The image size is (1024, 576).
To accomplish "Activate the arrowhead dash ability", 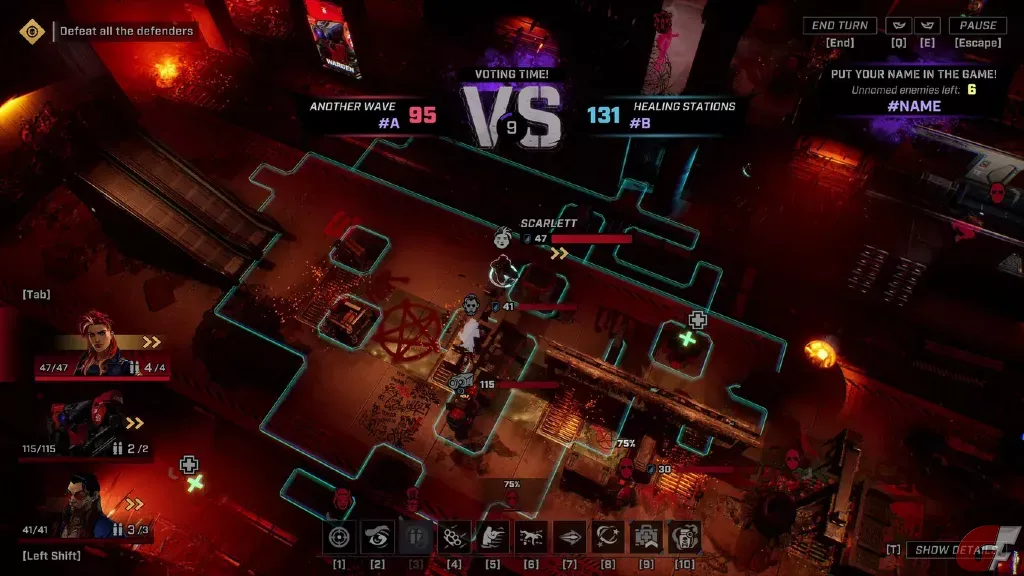I will coord(570,538).
